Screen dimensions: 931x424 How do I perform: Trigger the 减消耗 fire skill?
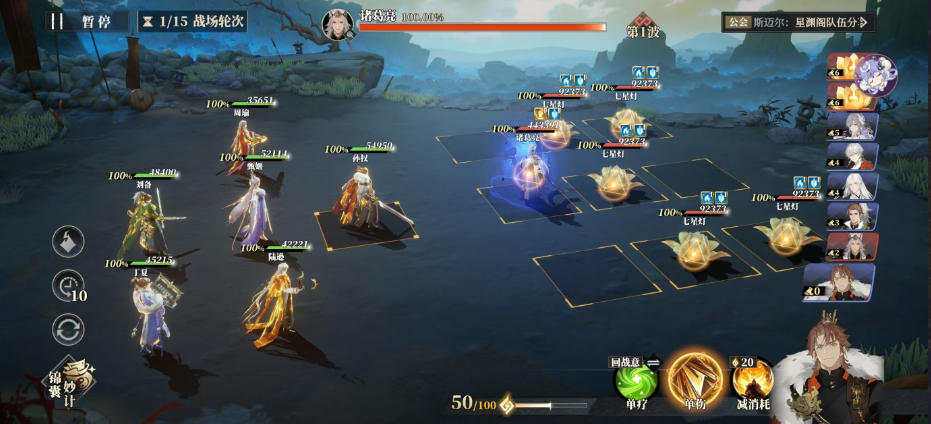(x=752, y=384)
